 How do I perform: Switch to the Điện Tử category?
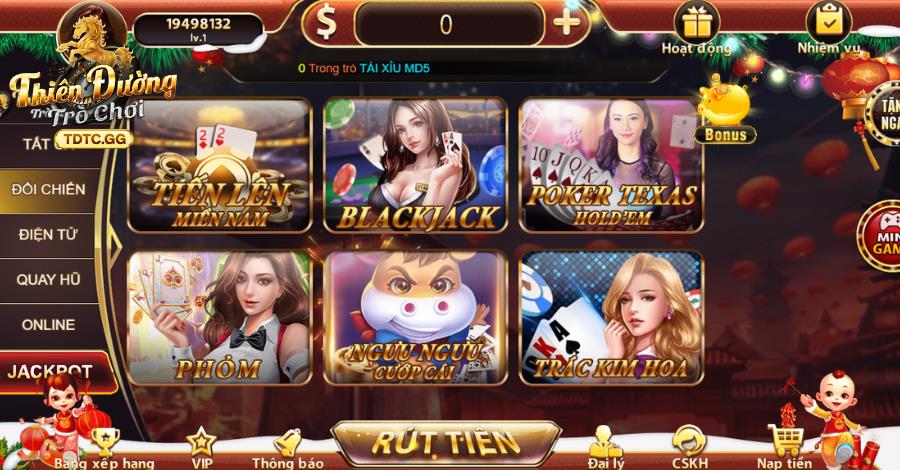click(x=48, y=234)
